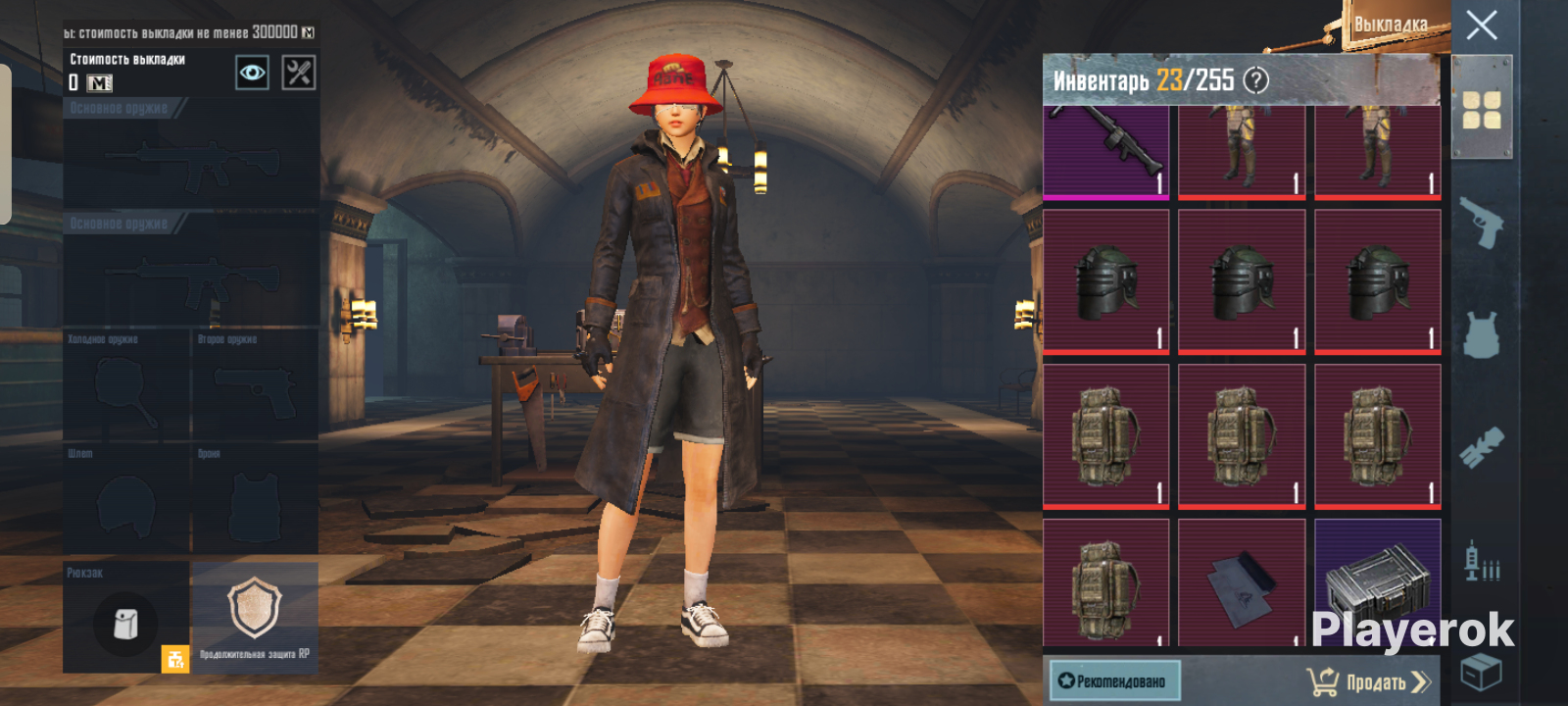
Task: Select the metal crate in inventory
Action: point(1377,584)
